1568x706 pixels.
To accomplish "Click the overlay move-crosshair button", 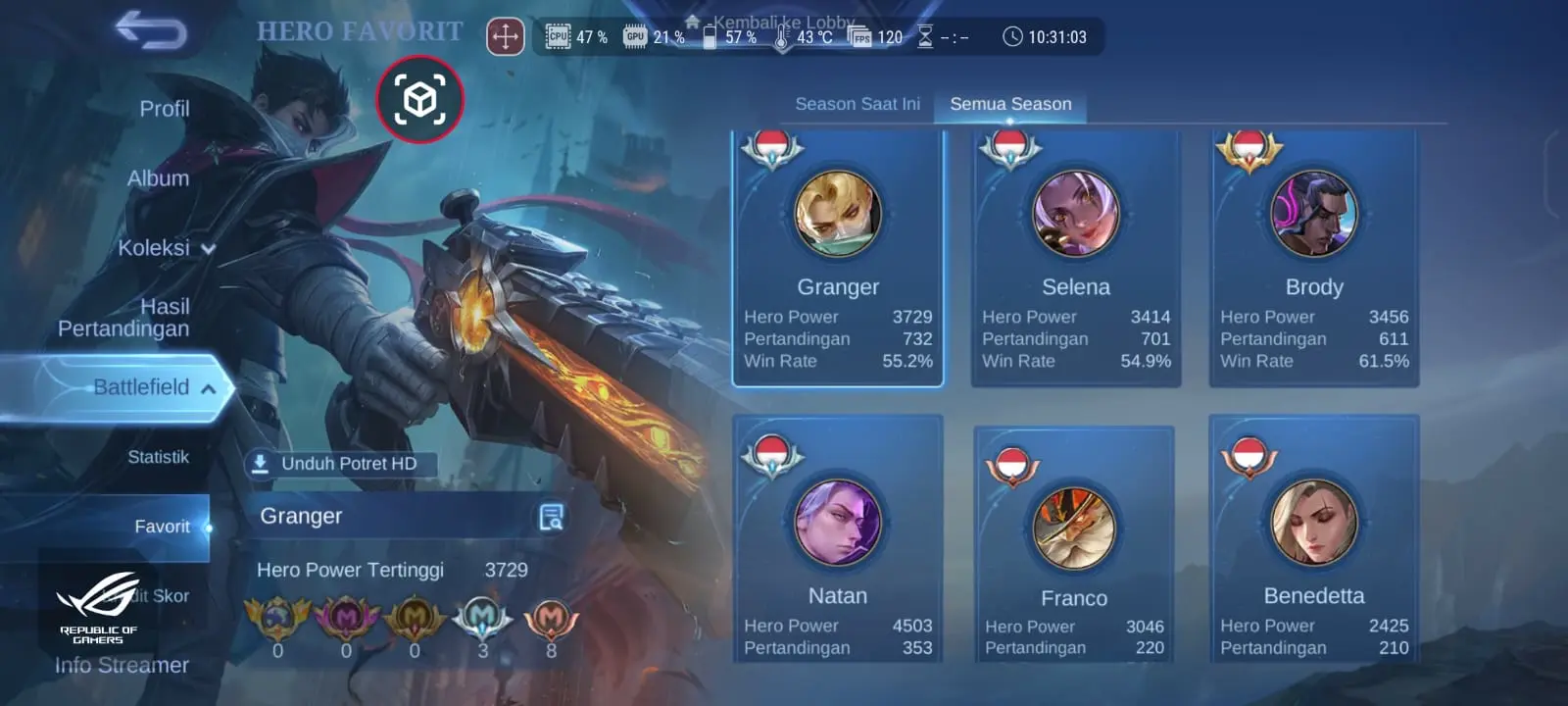I will coord(506,37).
